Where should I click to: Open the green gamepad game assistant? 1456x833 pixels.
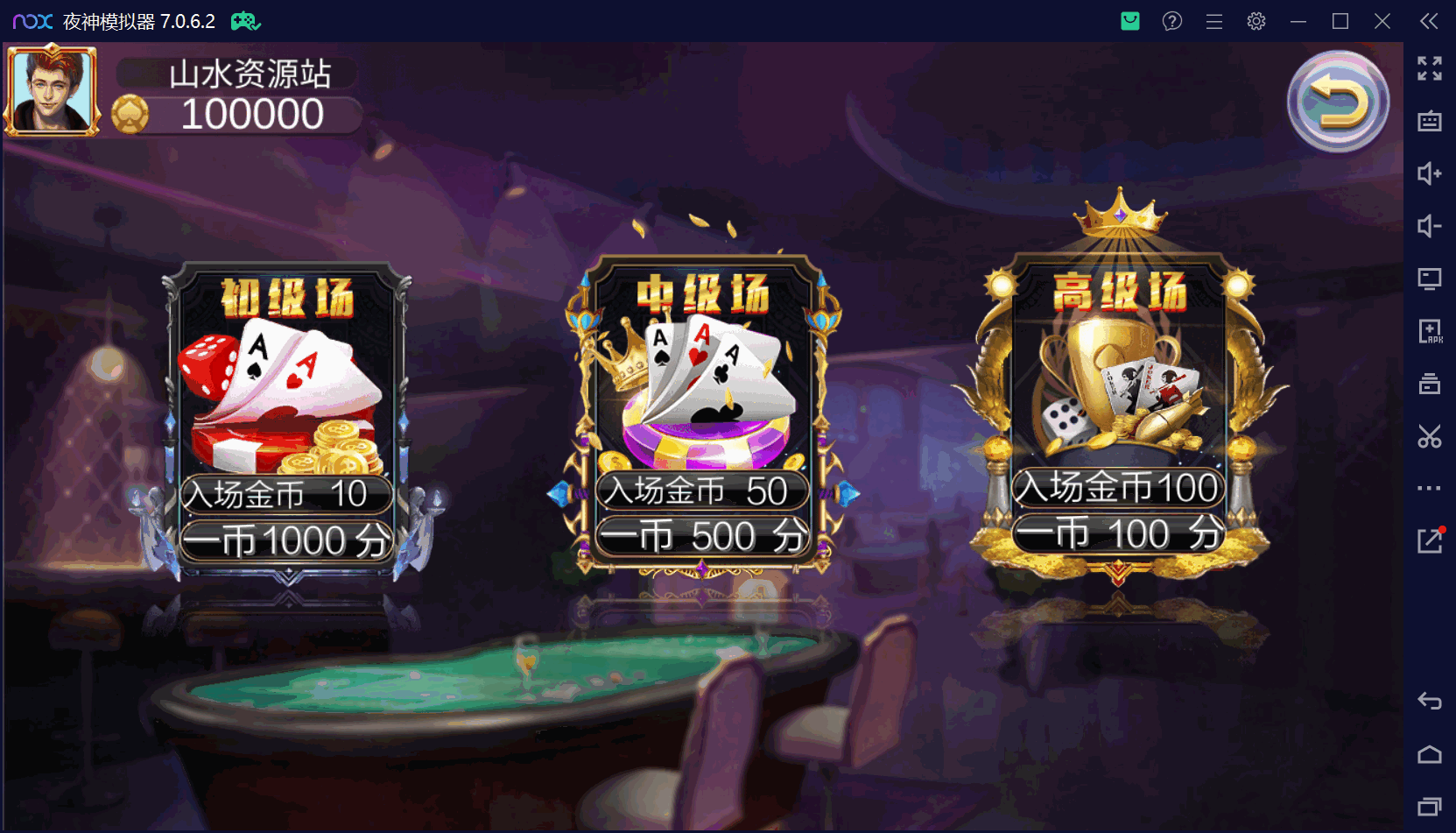[x=245, y=20]
